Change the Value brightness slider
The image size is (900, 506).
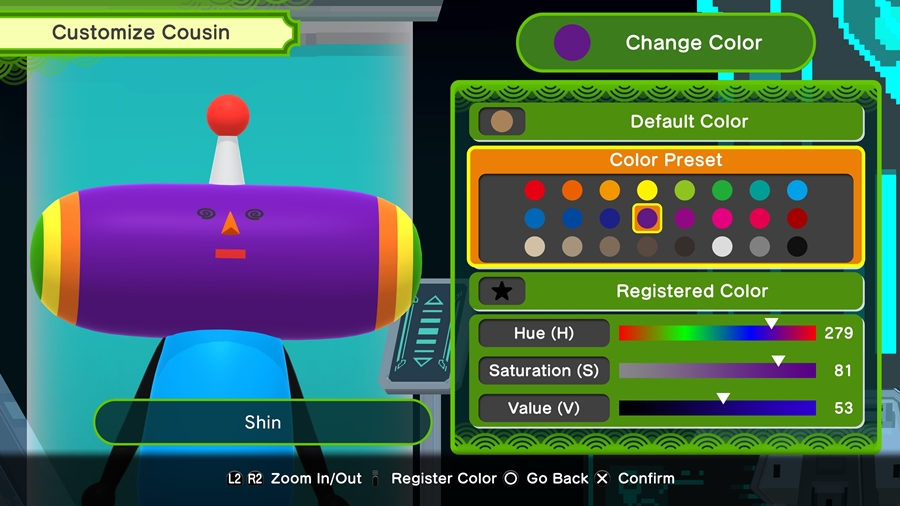click(717, 408)
